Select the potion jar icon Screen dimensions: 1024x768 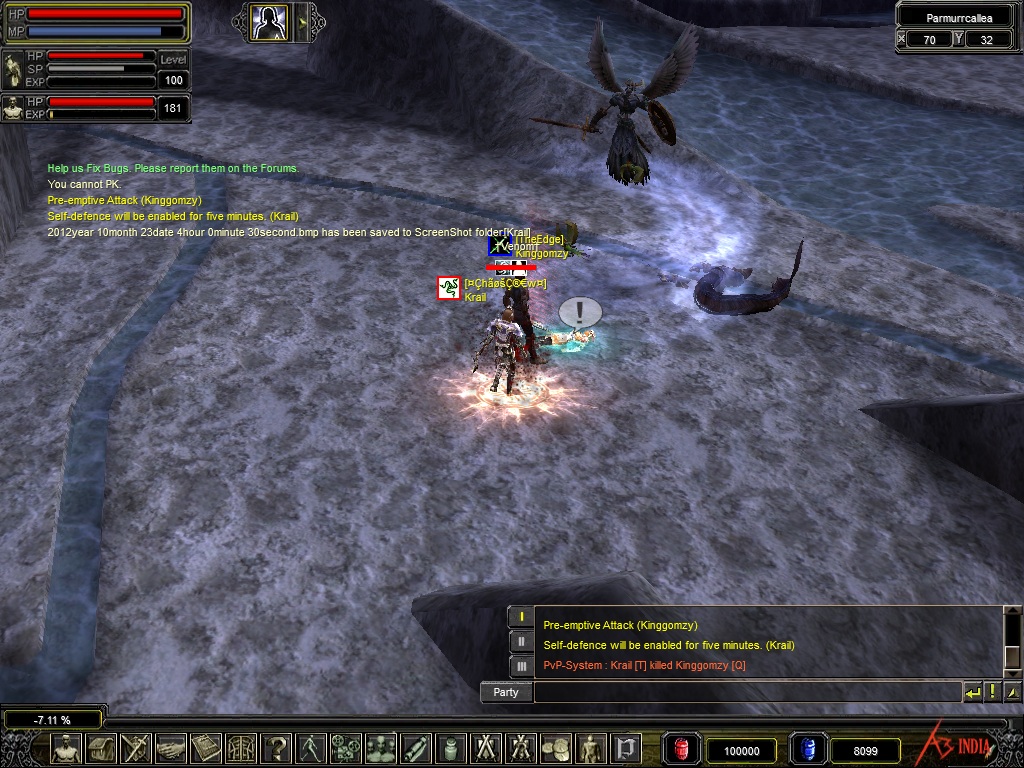click(450, 748)
